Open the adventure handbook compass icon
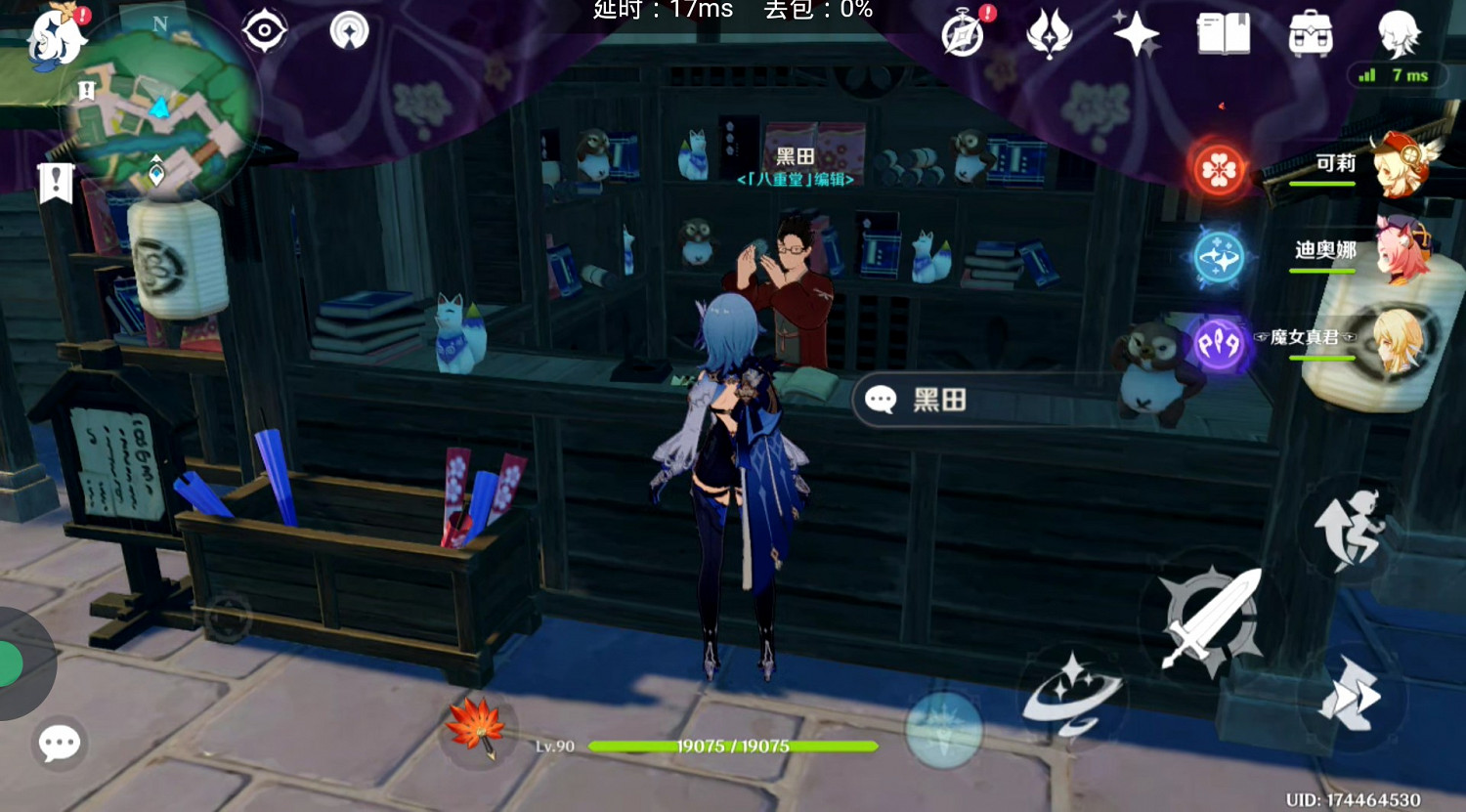Viewport: 1466px width, 812px height. pyautogui.click(x=961, y=32)
